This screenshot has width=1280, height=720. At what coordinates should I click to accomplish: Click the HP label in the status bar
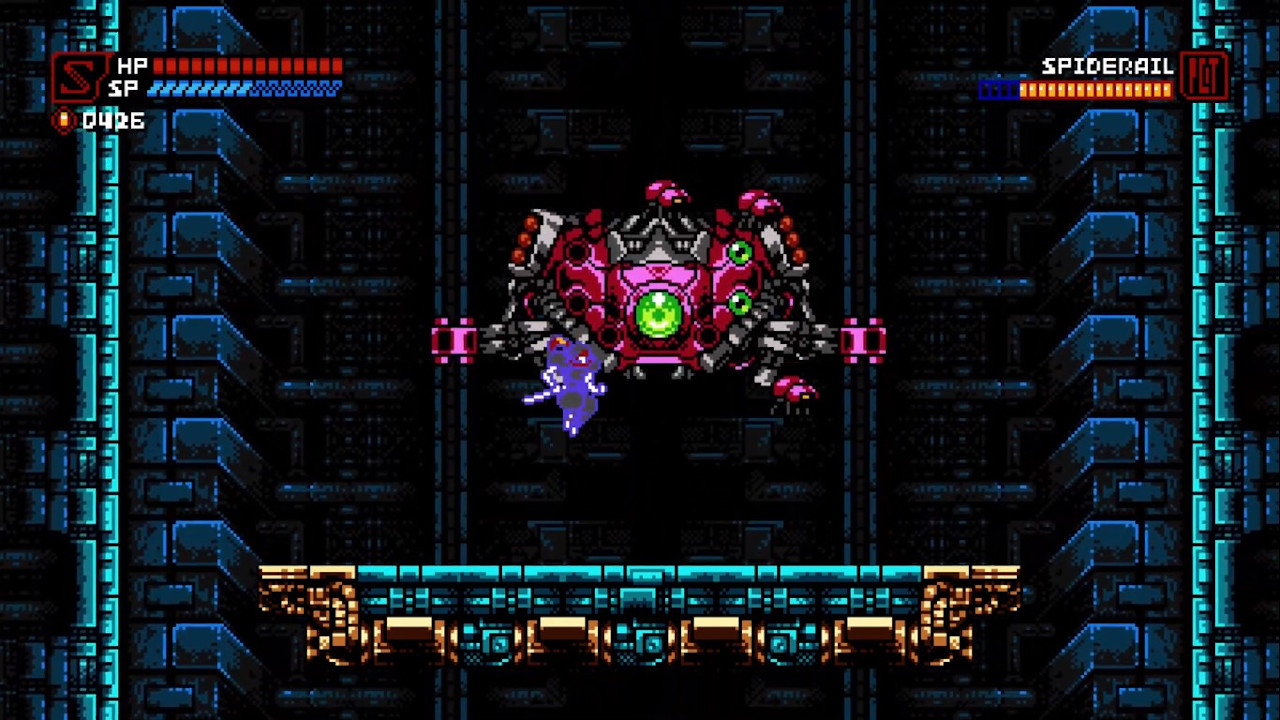coord(132,66)
